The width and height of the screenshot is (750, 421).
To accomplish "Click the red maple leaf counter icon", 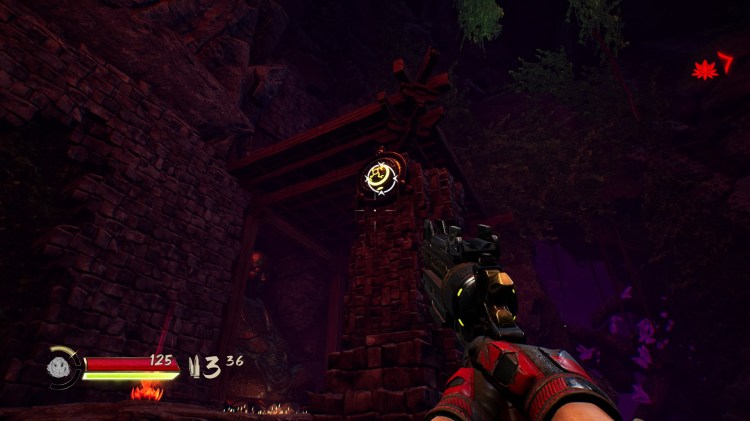I will point(705,69).
